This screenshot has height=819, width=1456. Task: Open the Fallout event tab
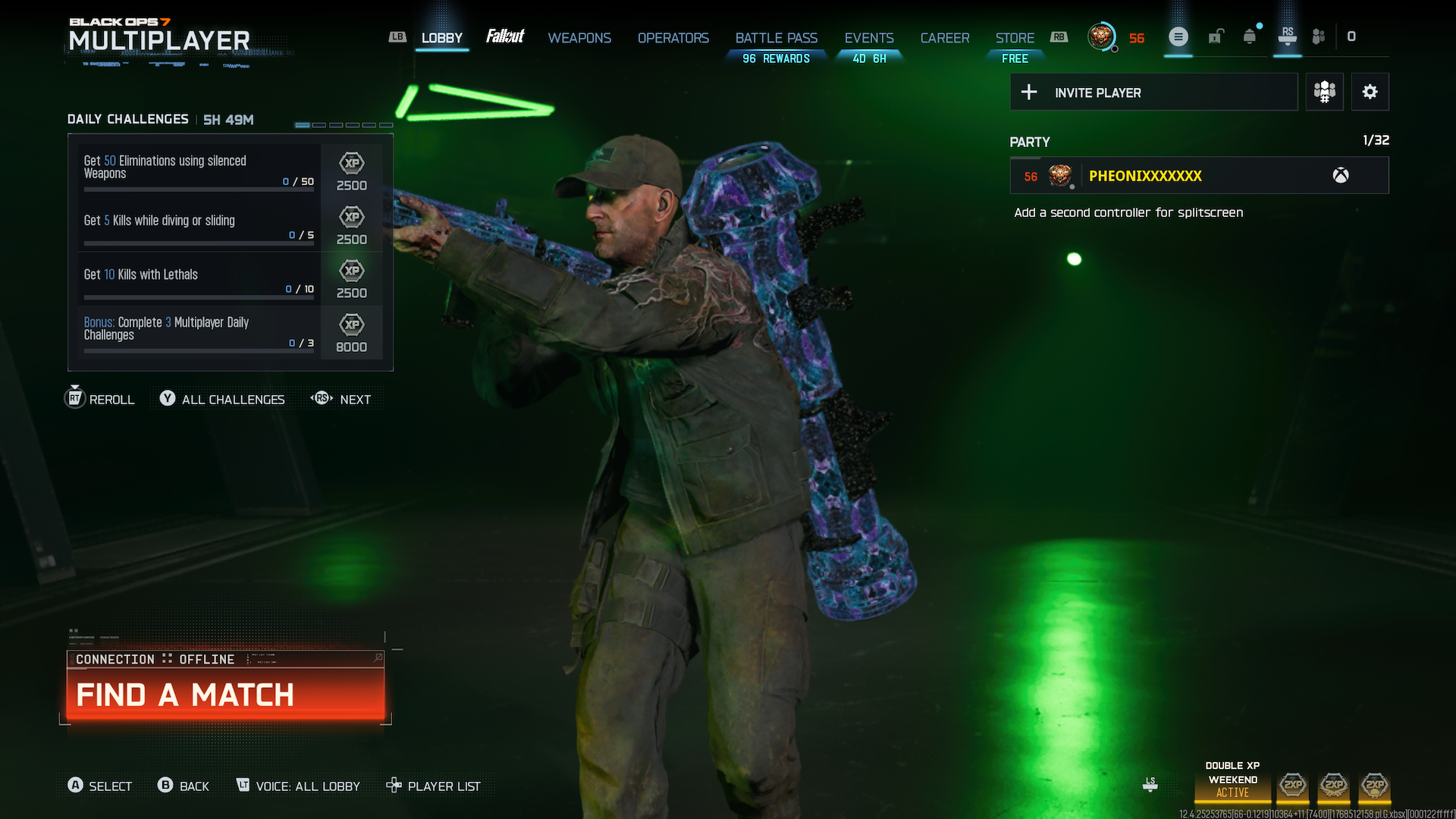coord(505,36)
